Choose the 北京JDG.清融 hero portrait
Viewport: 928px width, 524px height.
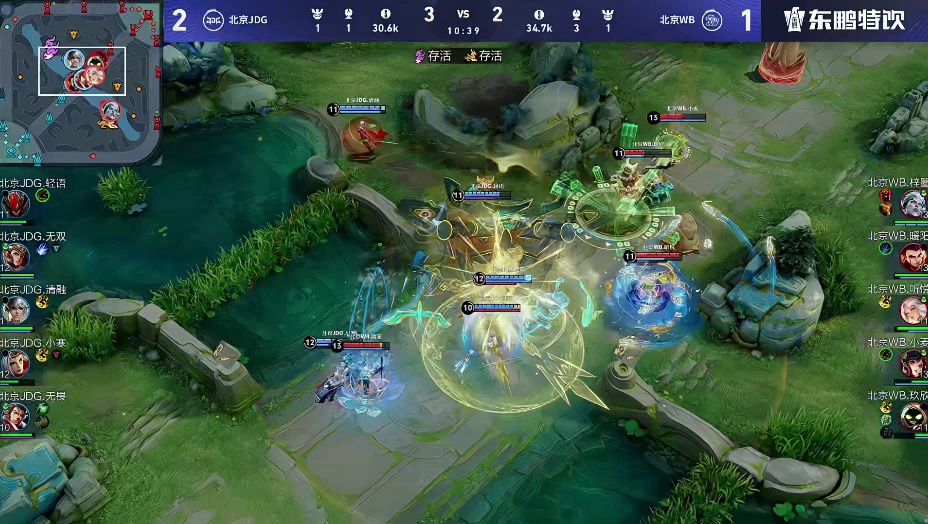click(x=15, y=310)
